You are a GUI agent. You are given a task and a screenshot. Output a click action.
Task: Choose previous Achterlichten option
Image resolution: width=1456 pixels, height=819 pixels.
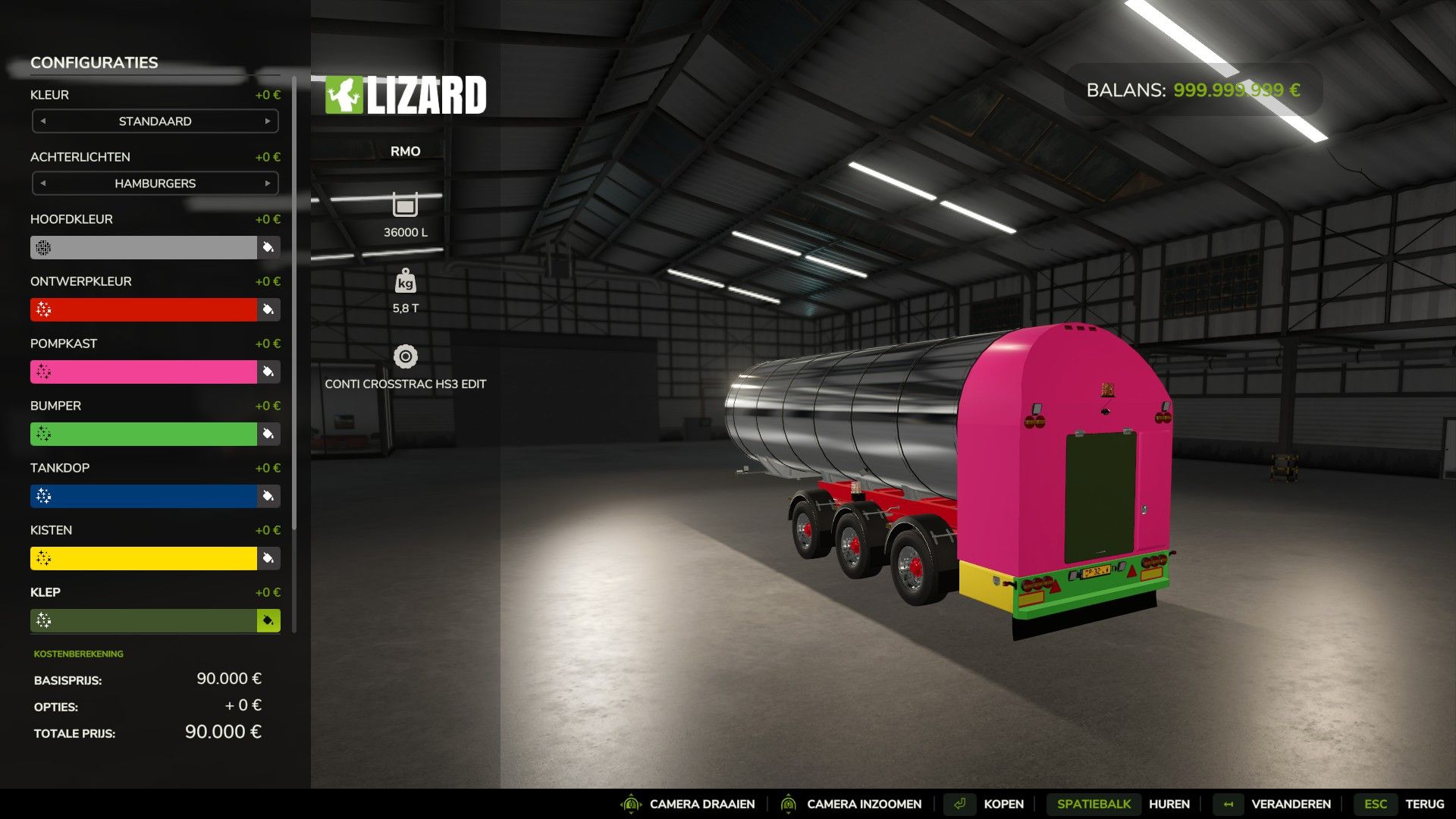point(43,184)
